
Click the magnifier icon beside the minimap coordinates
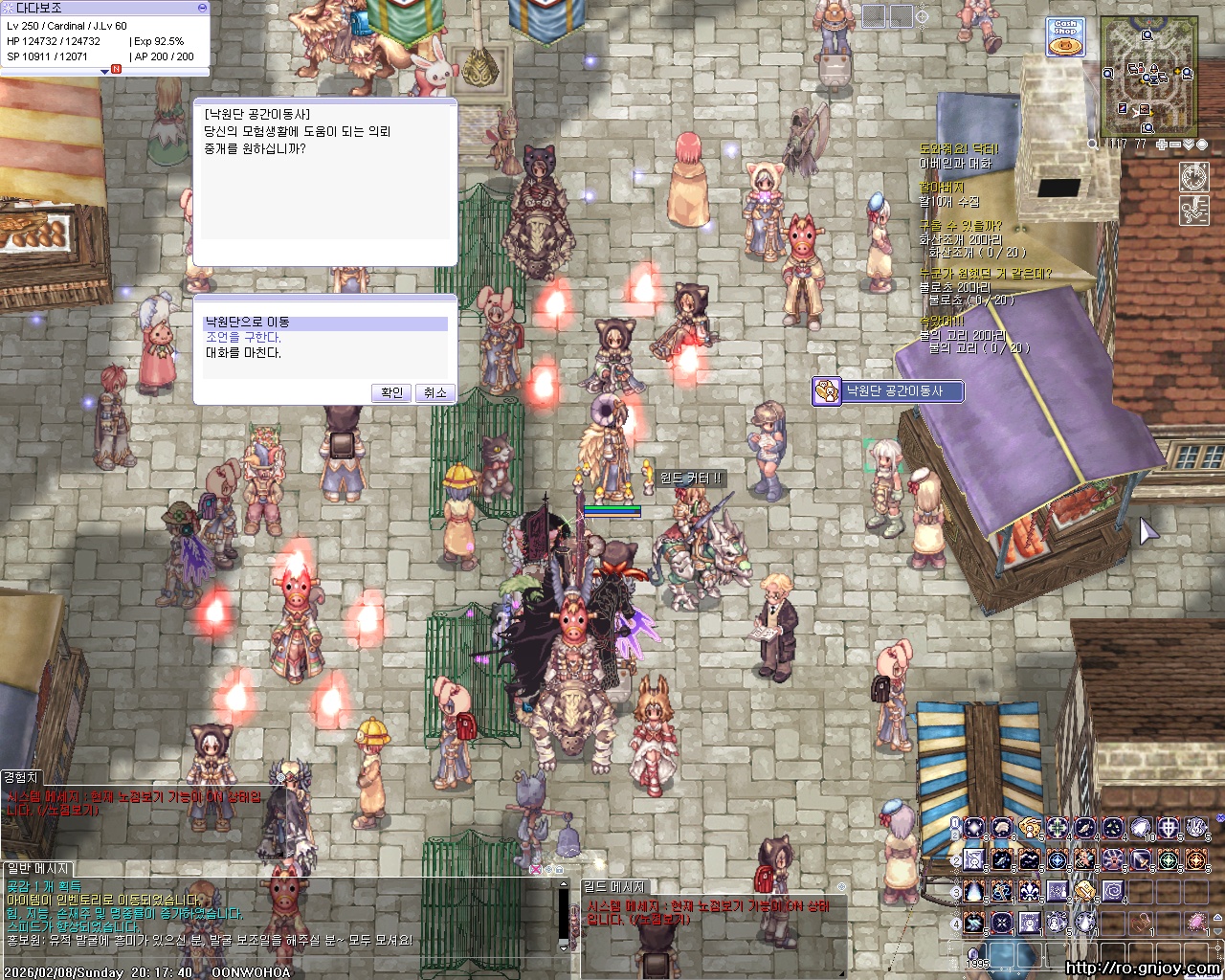pyautogui.click(x=1094, y=145)
